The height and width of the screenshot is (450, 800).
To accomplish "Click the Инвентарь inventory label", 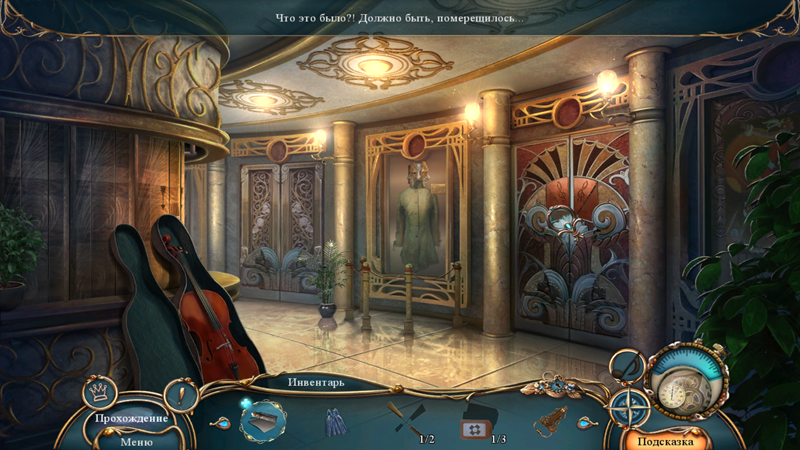I will (316, 382).
